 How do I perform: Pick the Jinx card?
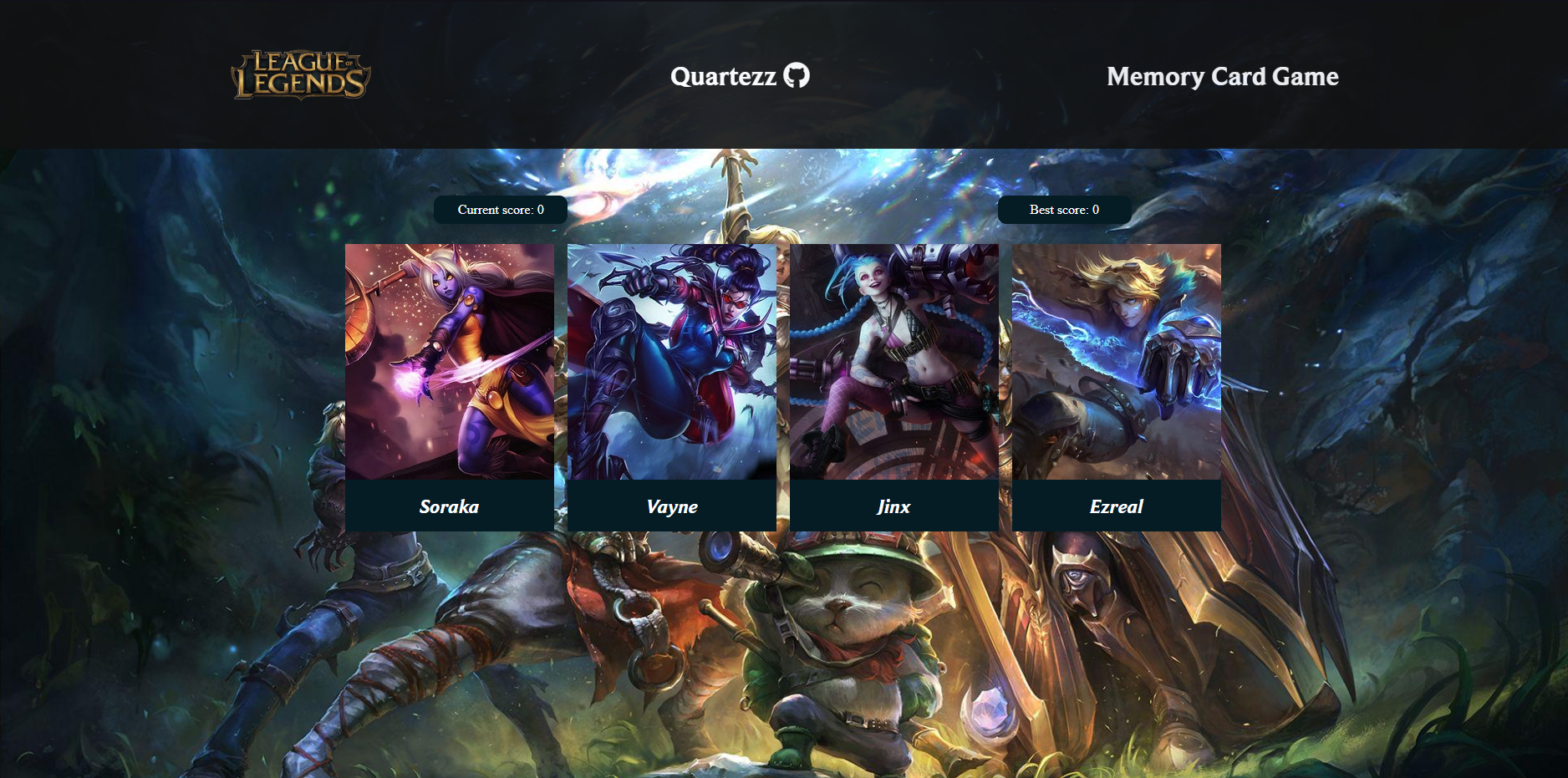tap(894, 387)
